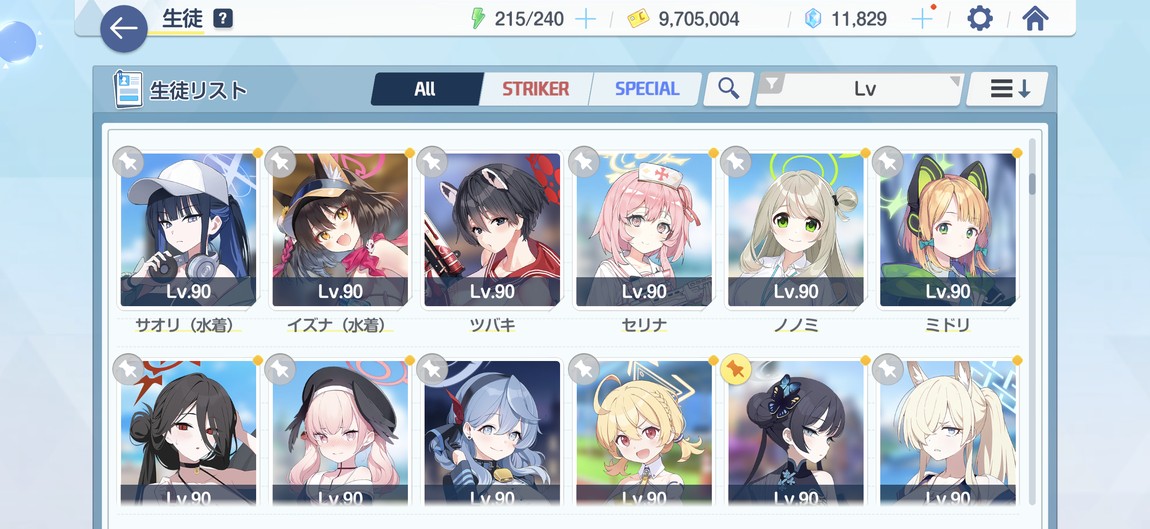Switch to the All tab
The height and width of the screenshot is (529, 1150).
coord(425,89)
